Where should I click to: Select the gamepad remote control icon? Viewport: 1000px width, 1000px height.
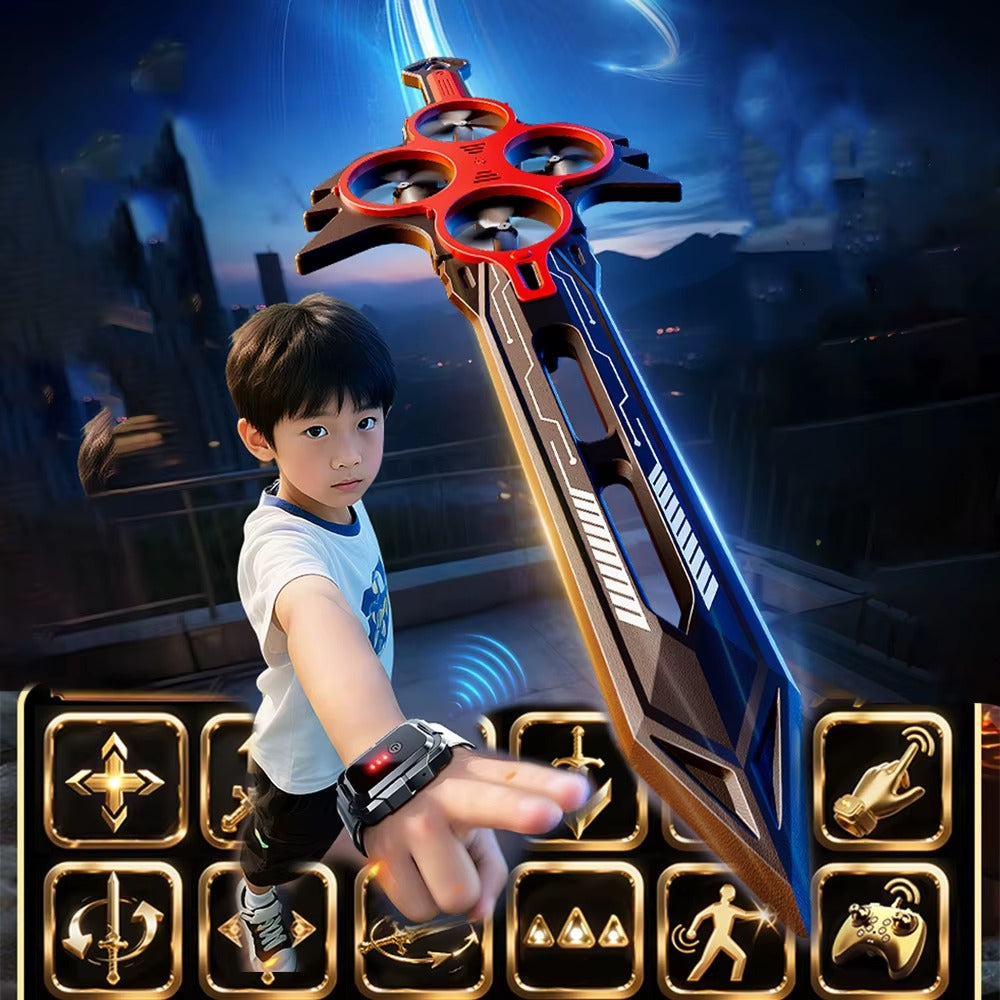(x=880, y=930)
